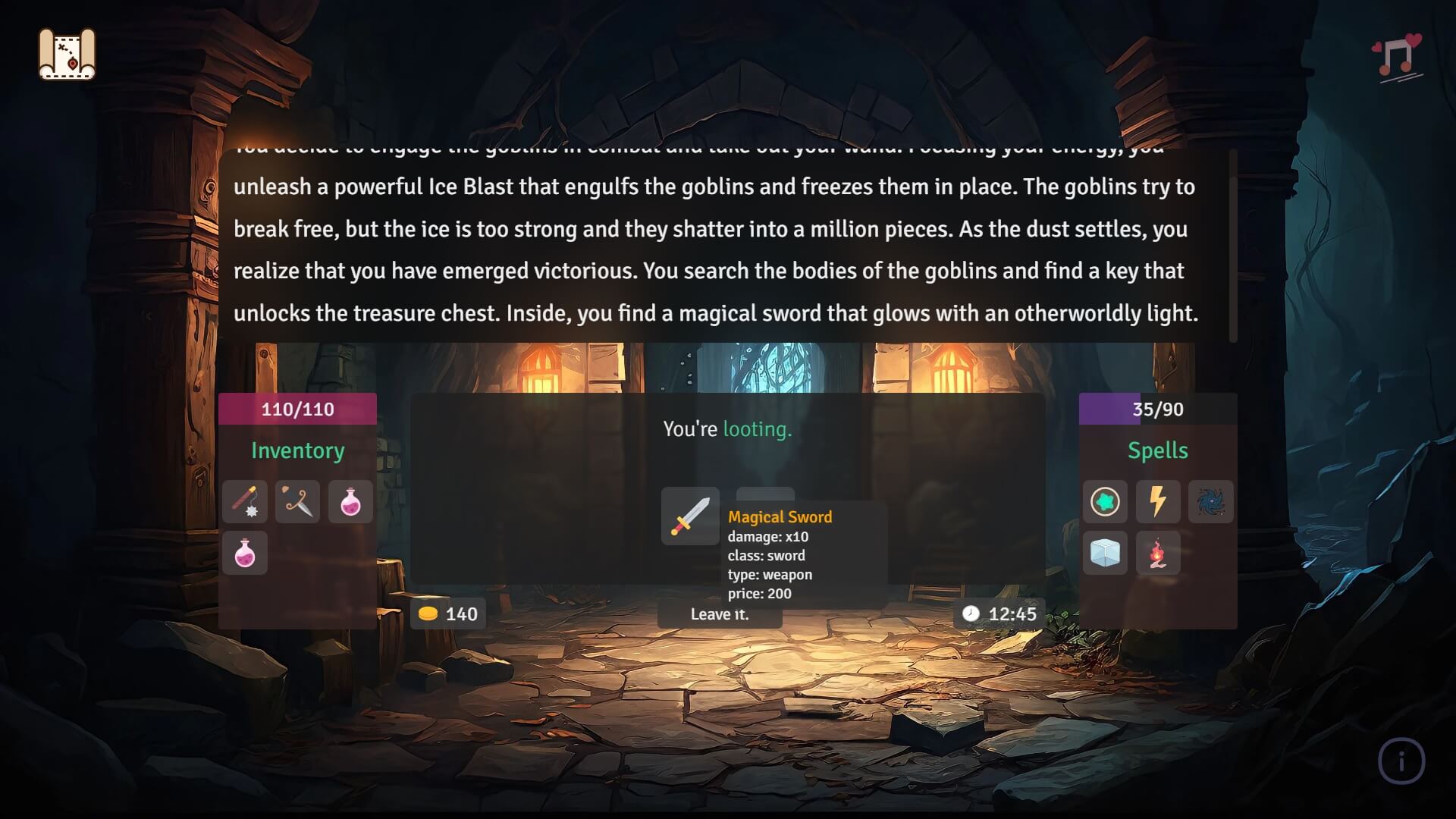Toggle the first-row potion flask selection
Viewport: 1456px width, 819px height.
pyautogui.click(x=350, y=502)
